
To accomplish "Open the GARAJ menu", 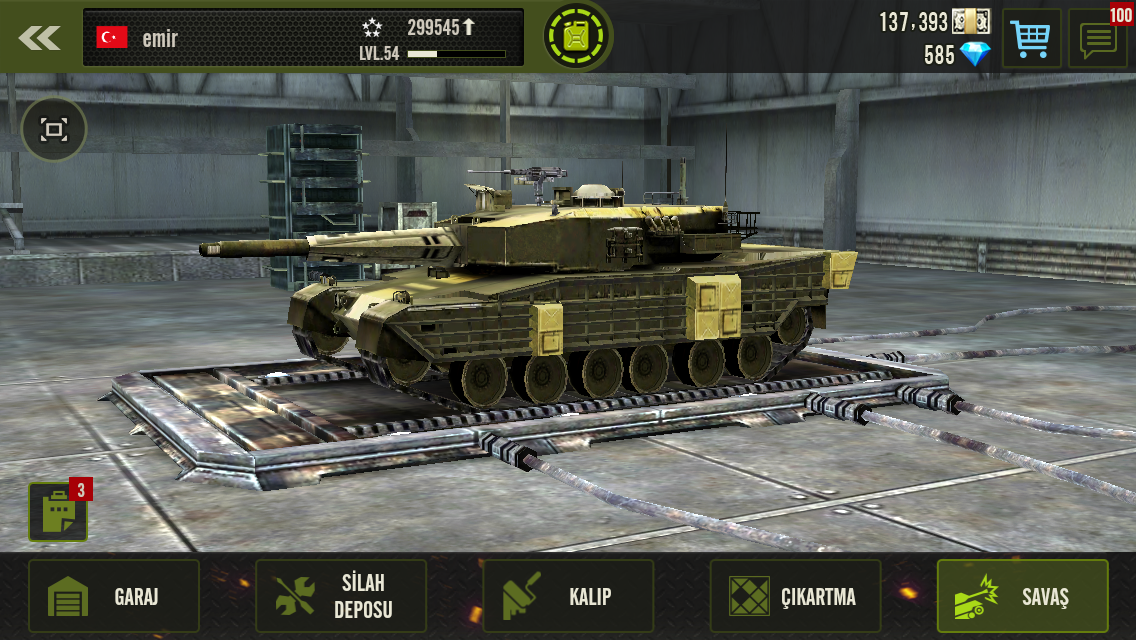I will pyautogui.click(x=114, y=597).
